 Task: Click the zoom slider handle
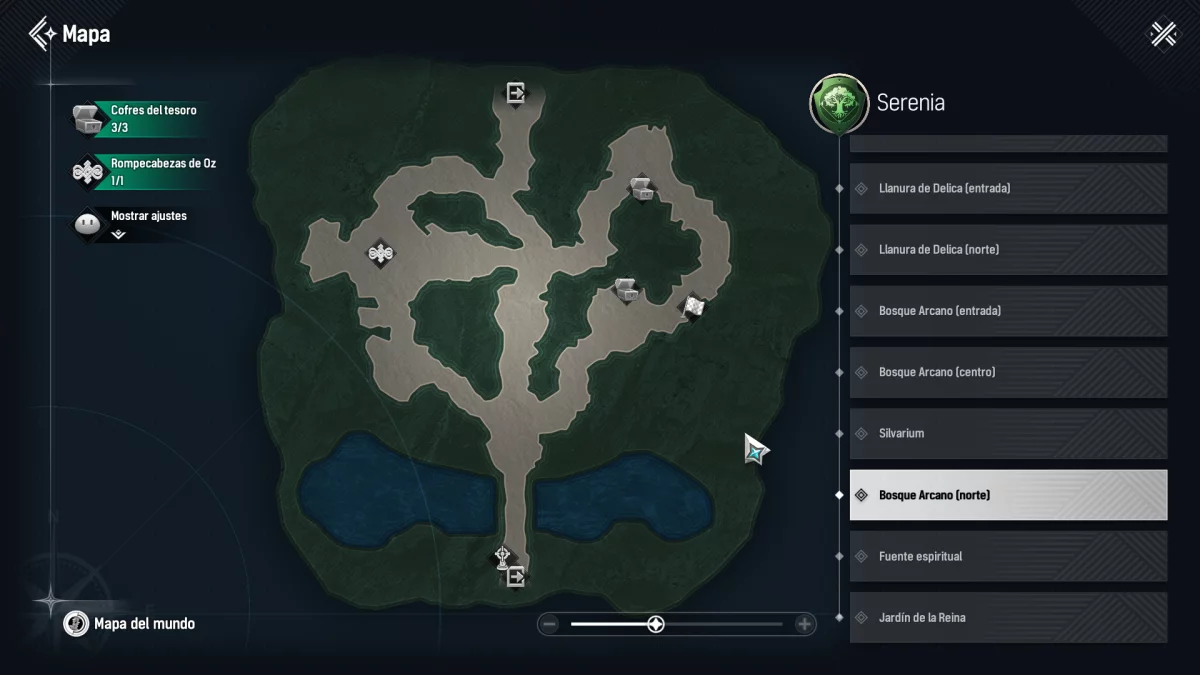(655, 625)
